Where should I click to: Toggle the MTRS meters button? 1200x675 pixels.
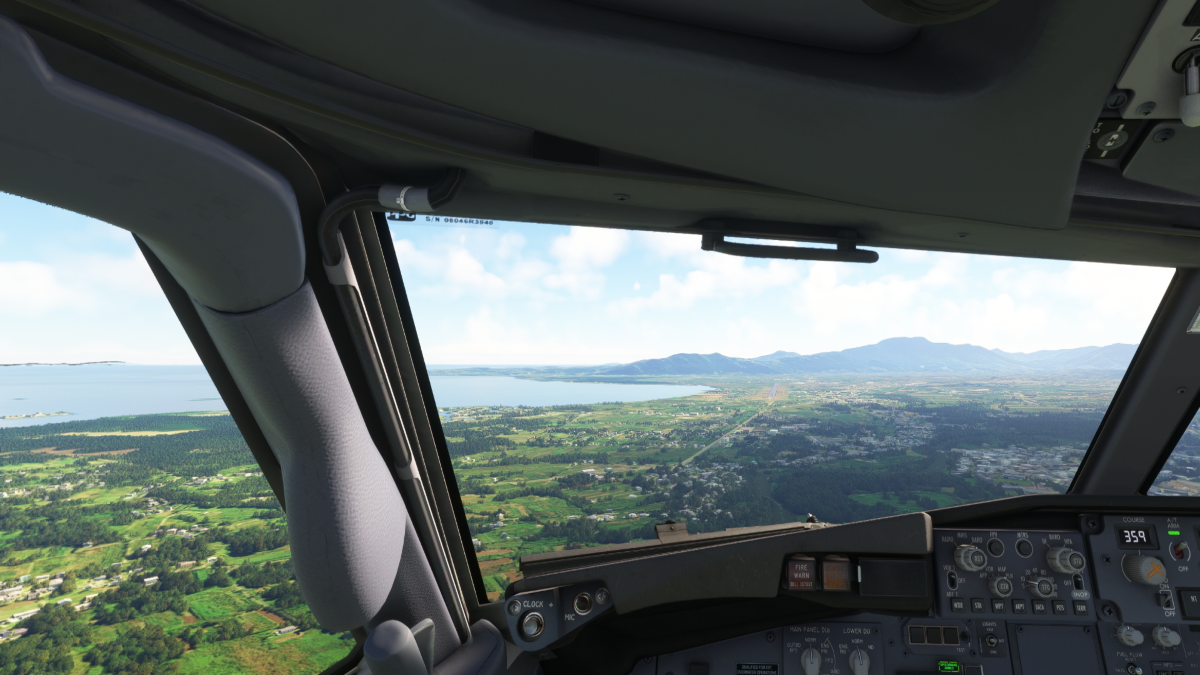point(1023,547)
